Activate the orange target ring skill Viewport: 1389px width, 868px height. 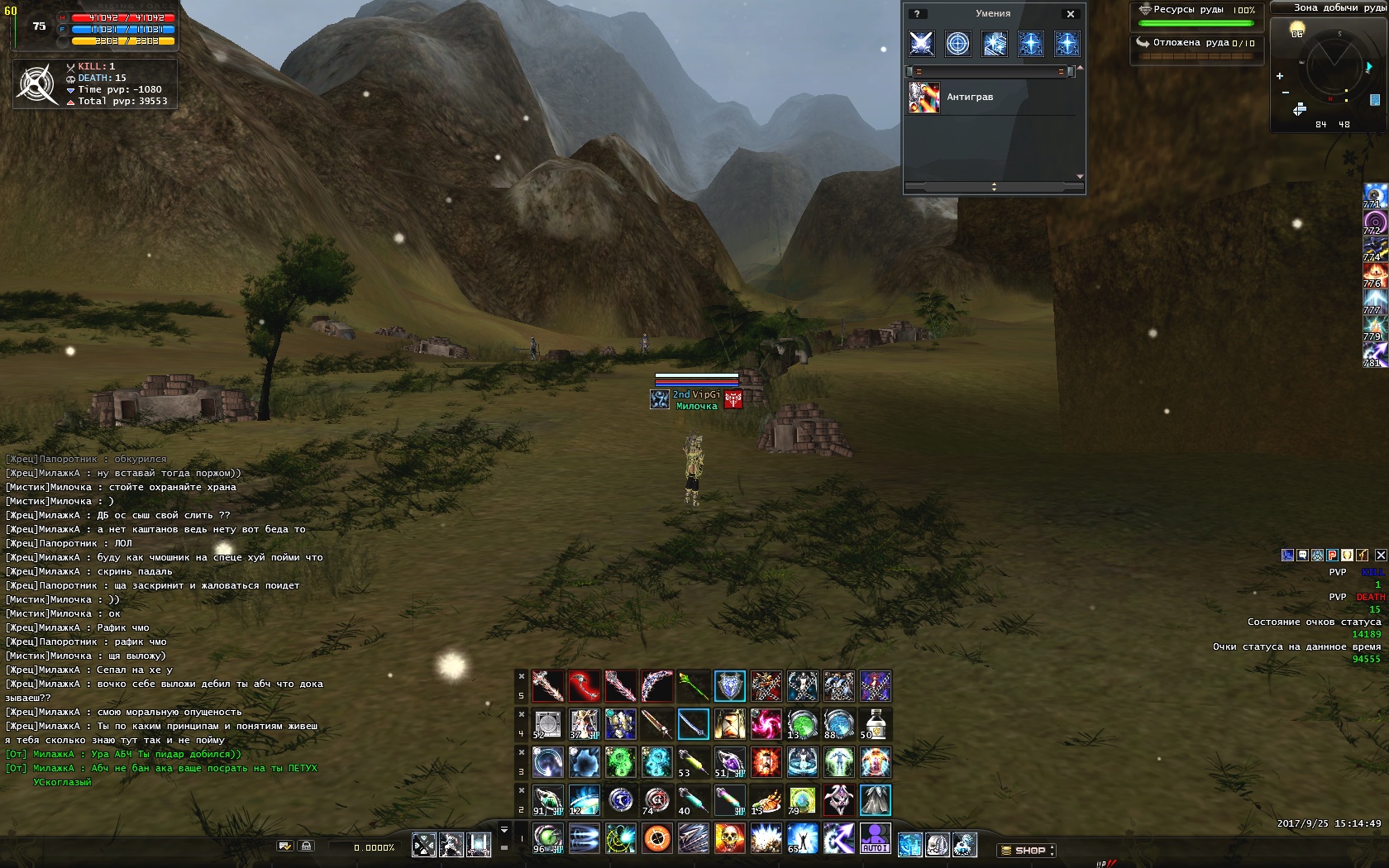656,838
